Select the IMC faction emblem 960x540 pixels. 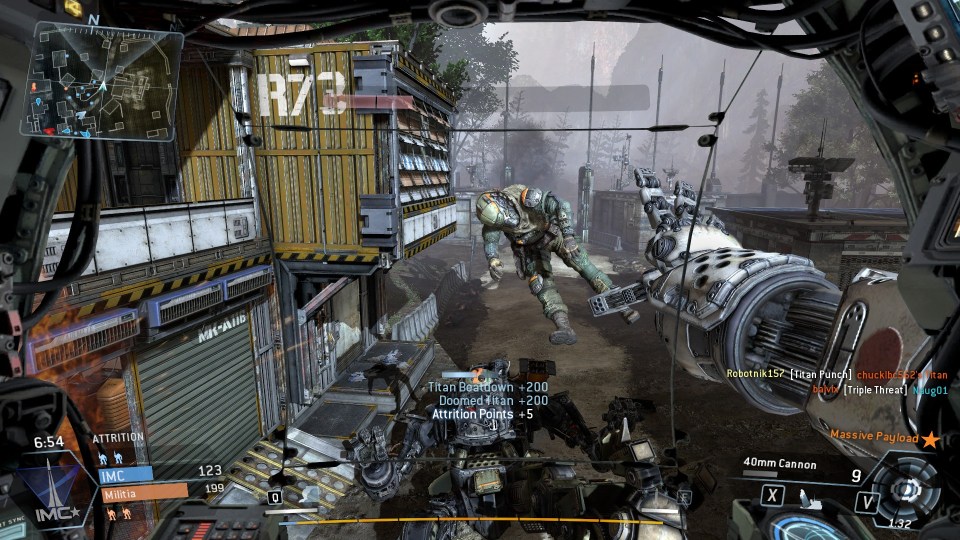pyautogui.click(x=46, y=492)
